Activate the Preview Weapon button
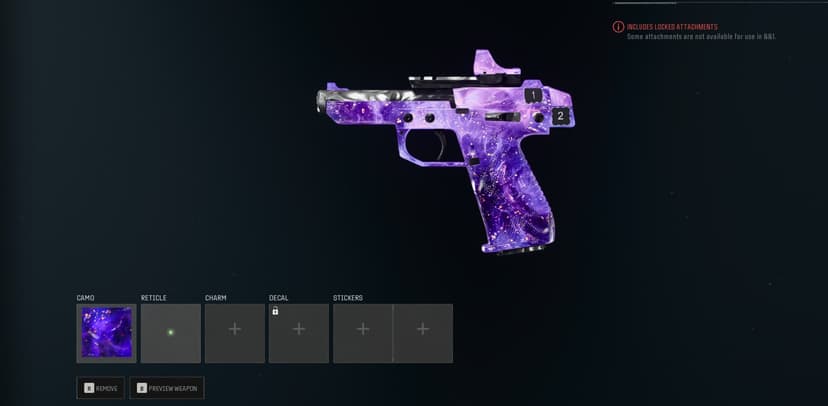 pos(167,387)
